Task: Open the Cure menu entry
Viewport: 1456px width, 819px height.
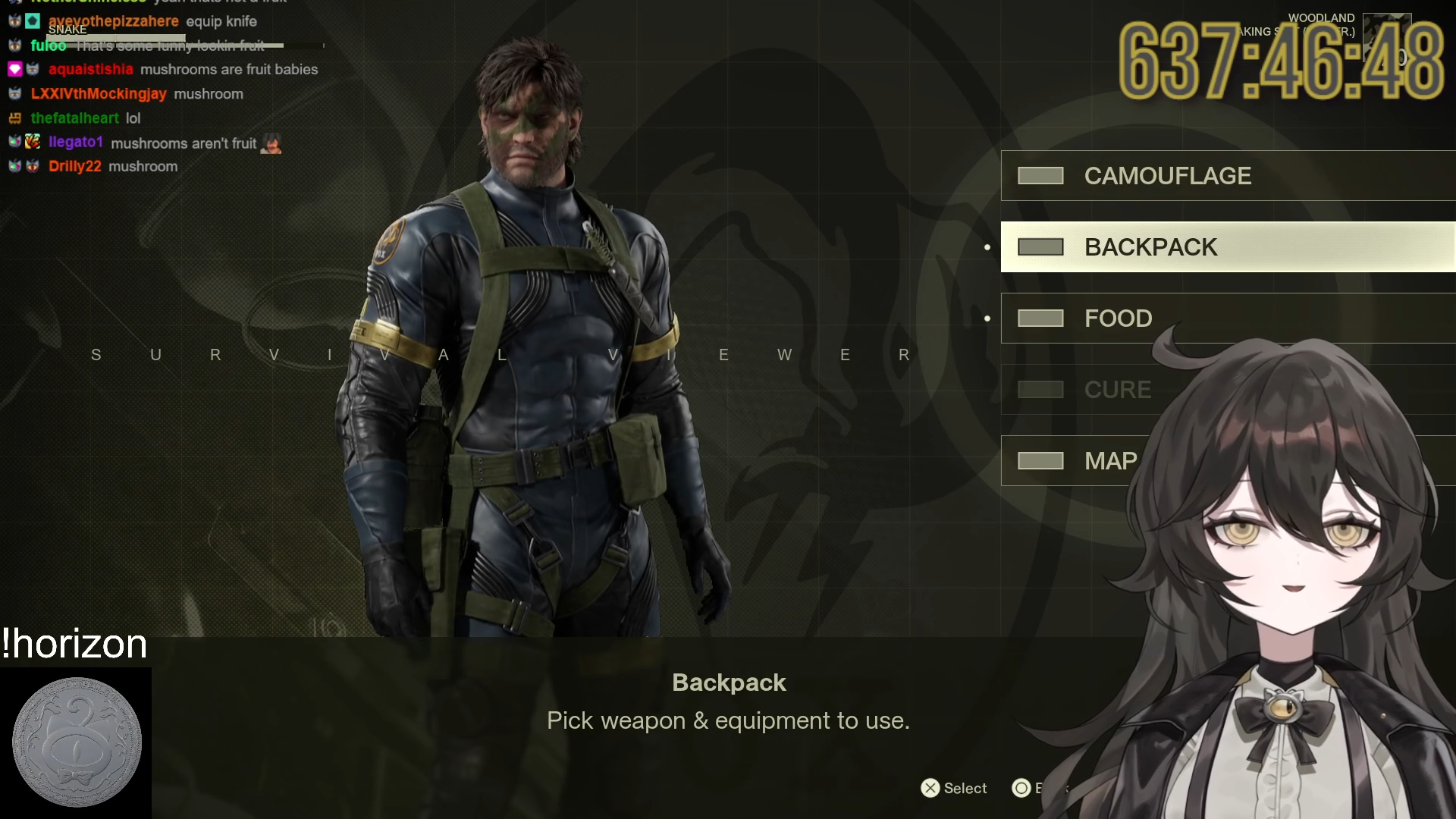Action: 1117,390
